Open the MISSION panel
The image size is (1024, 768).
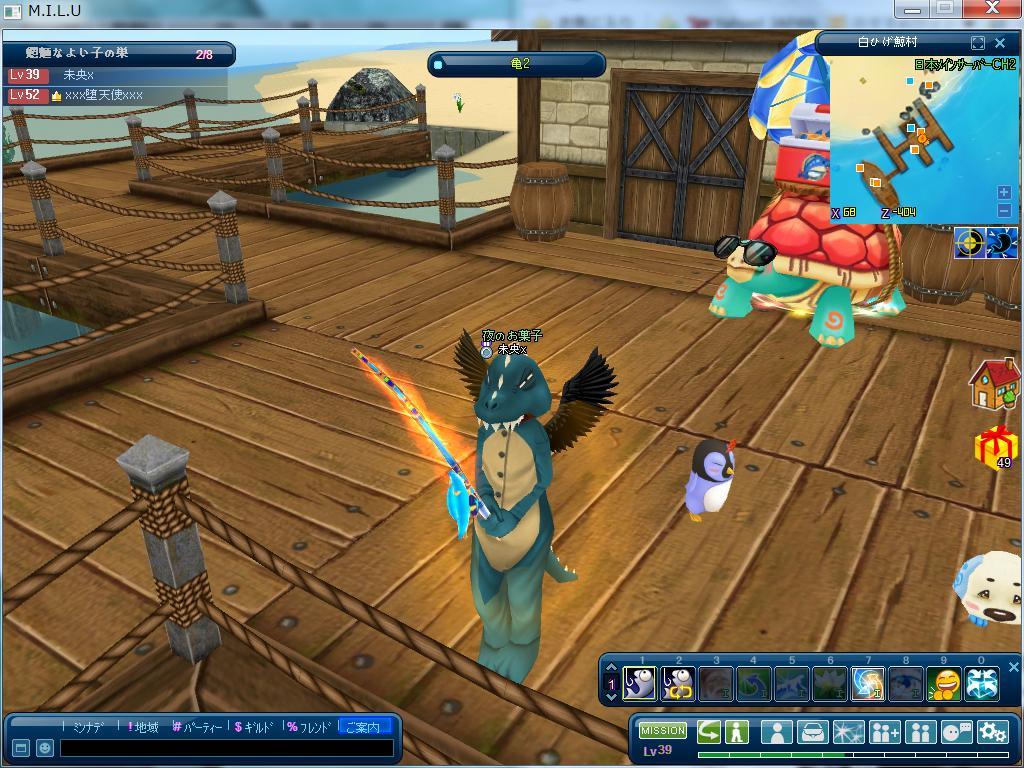click(663, 731)
